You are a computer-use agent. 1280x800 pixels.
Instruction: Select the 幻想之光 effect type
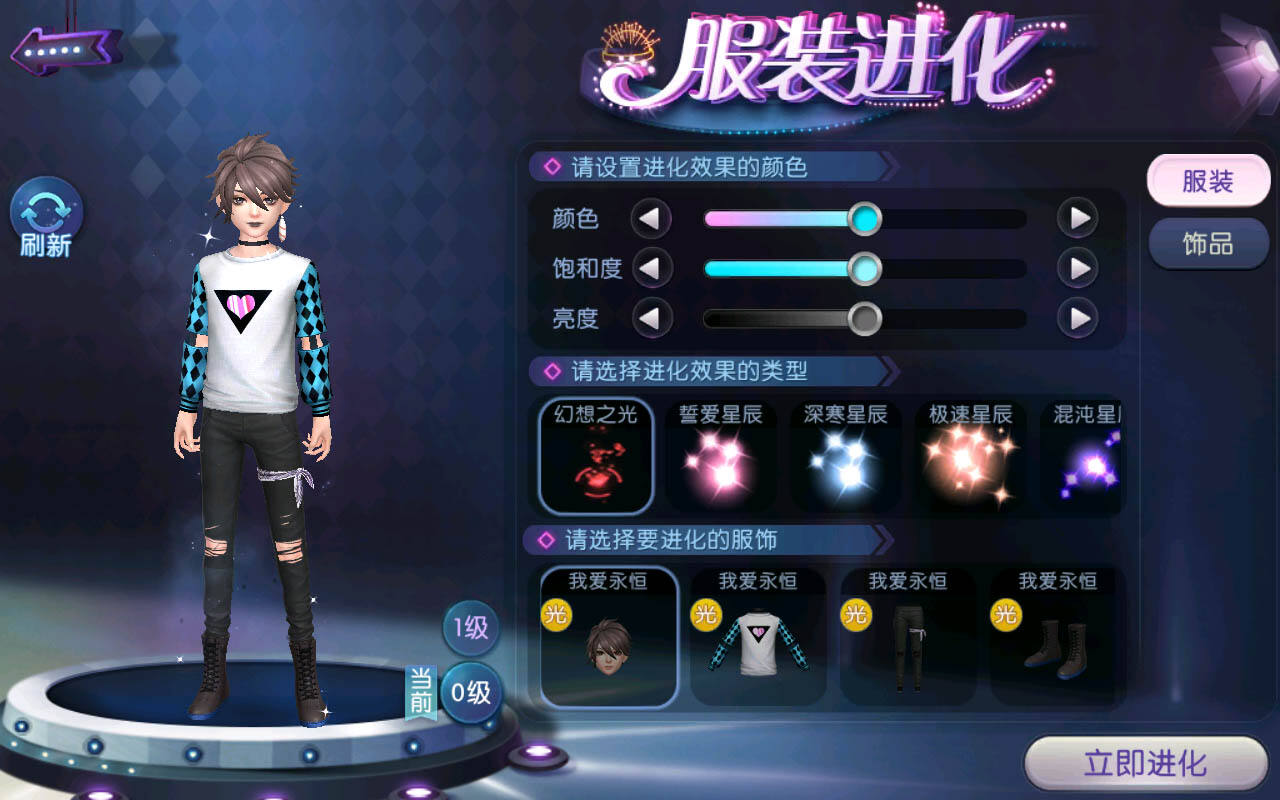click(x=596, y=457)
